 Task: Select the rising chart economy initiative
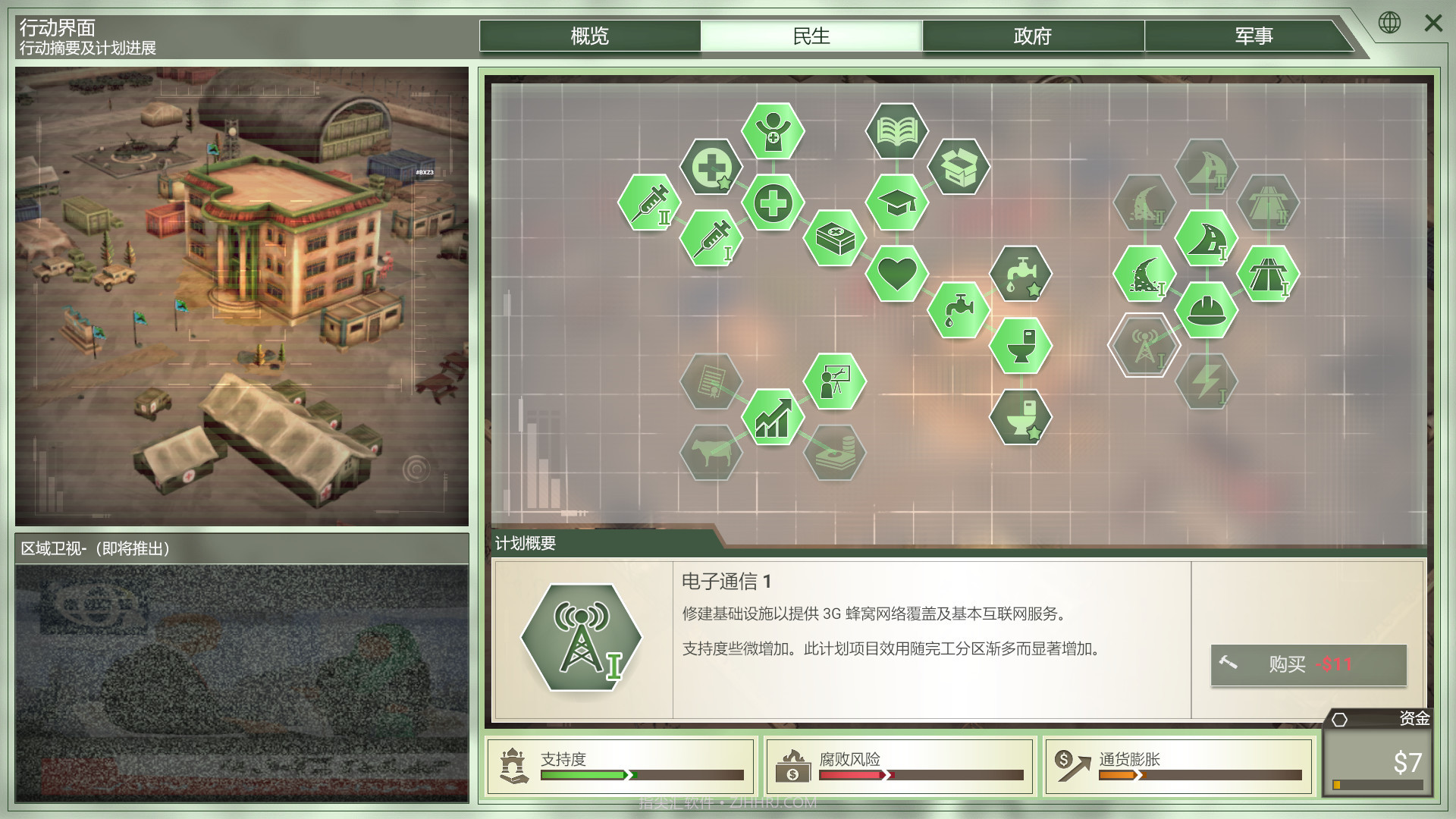(x=773, y=419)
